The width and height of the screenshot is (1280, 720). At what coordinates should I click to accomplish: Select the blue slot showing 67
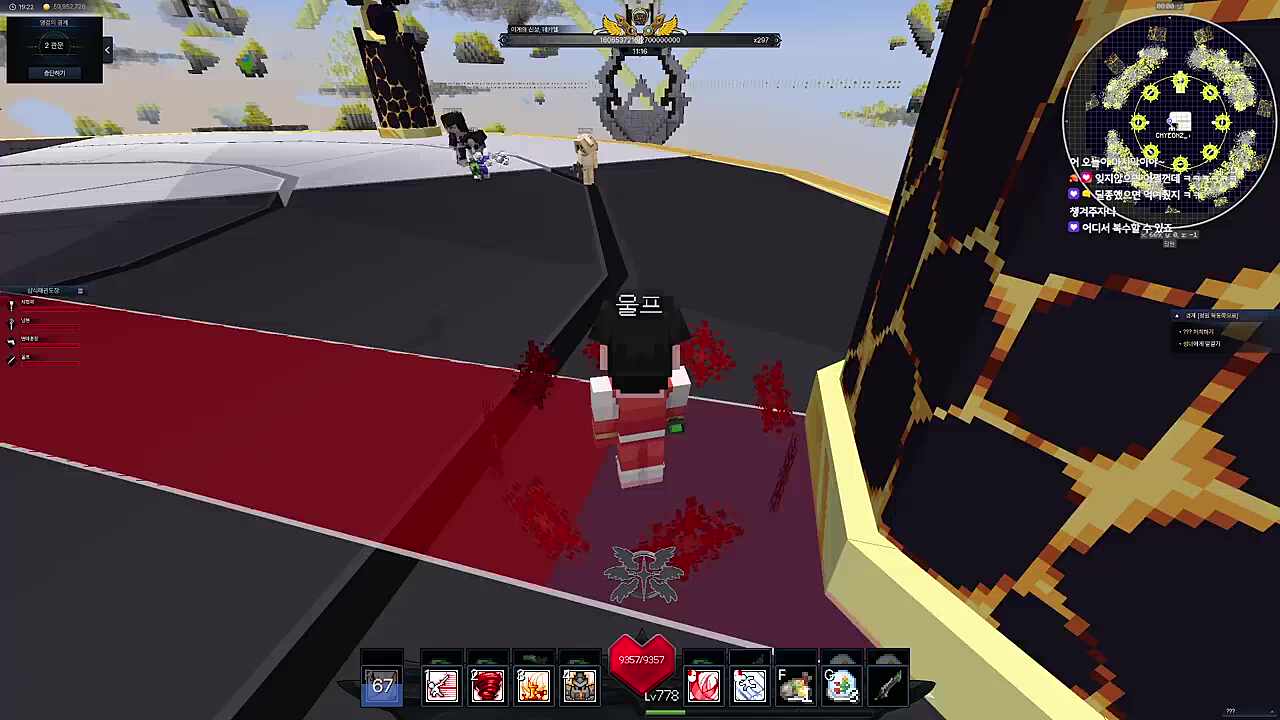(382, 686)
